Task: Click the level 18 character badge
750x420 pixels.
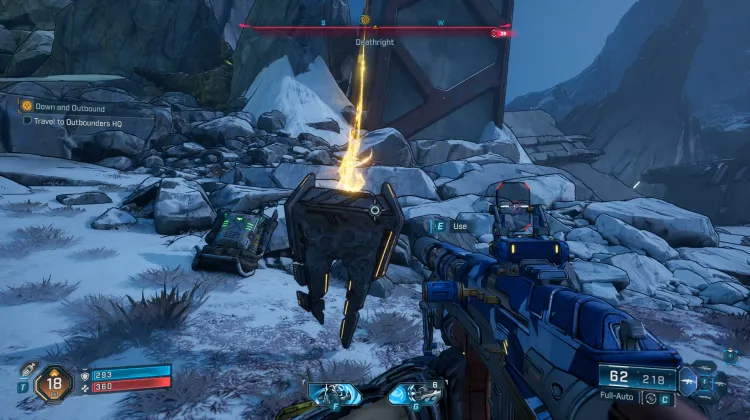Action: pos(53,382)
